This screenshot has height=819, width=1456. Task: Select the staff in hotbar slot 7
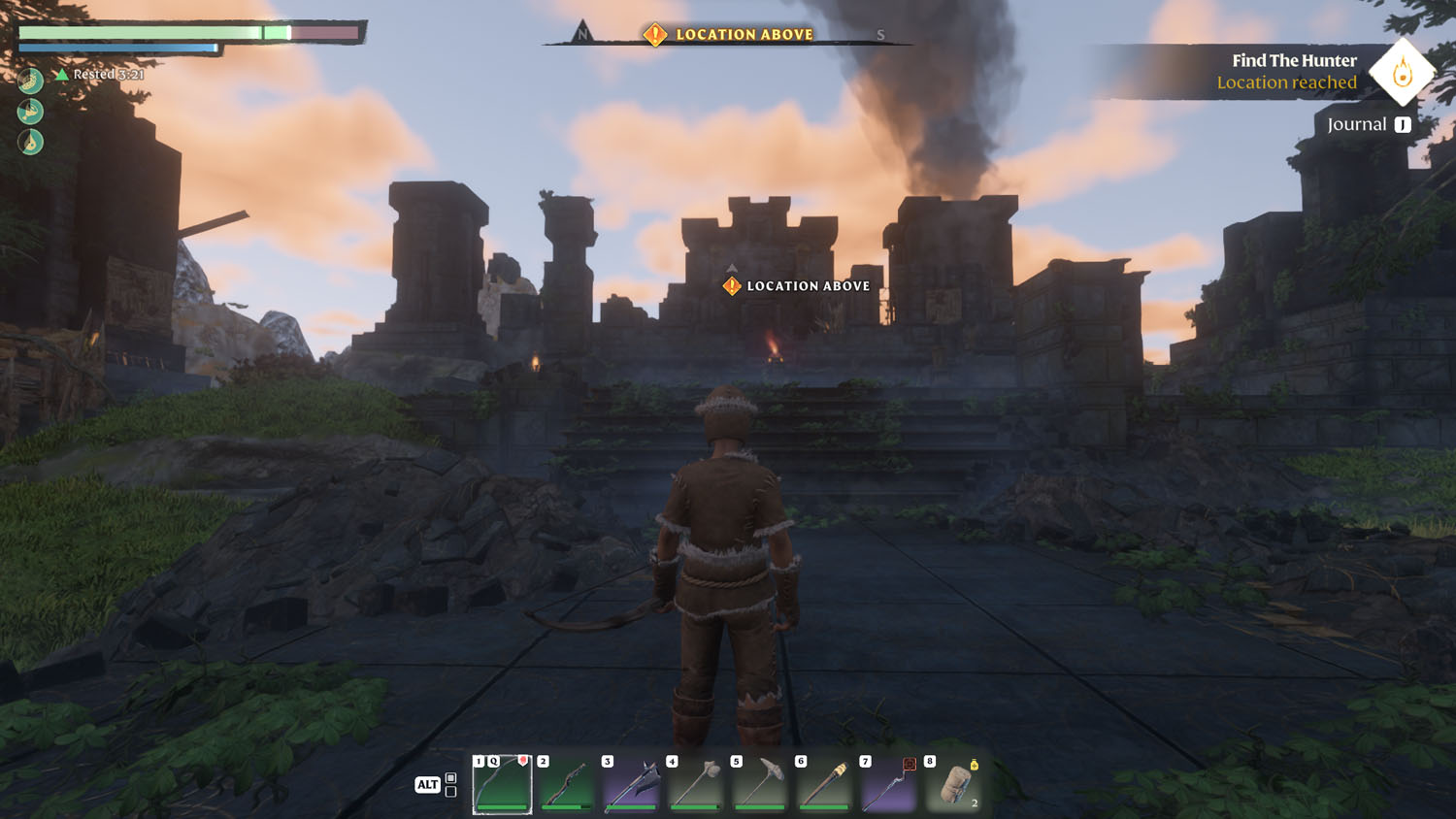click(x=888, y=784)
